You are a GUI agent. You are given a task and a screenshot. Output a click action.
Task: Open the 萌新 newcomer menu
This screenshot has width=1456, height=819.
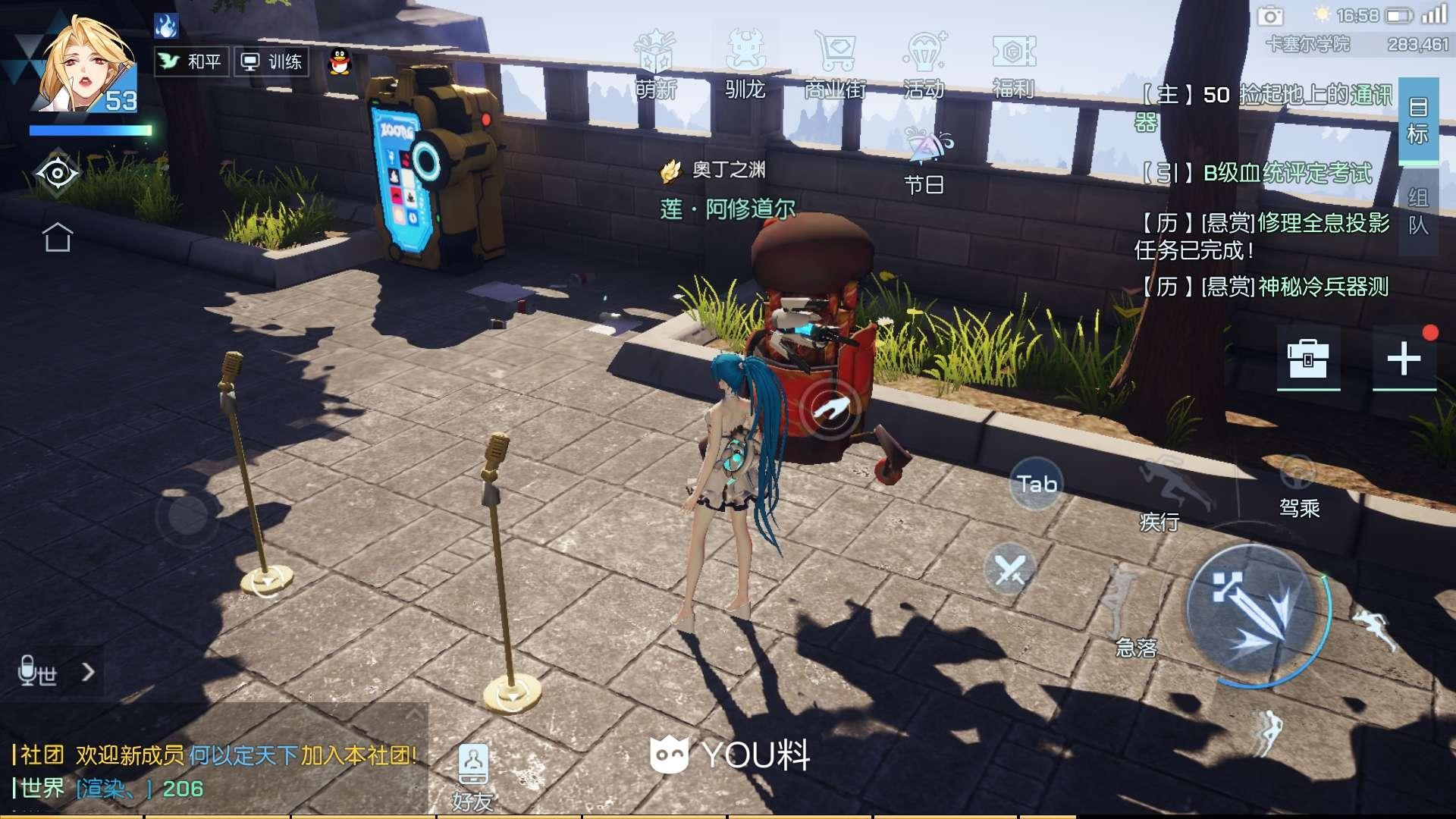coord(655,65)
